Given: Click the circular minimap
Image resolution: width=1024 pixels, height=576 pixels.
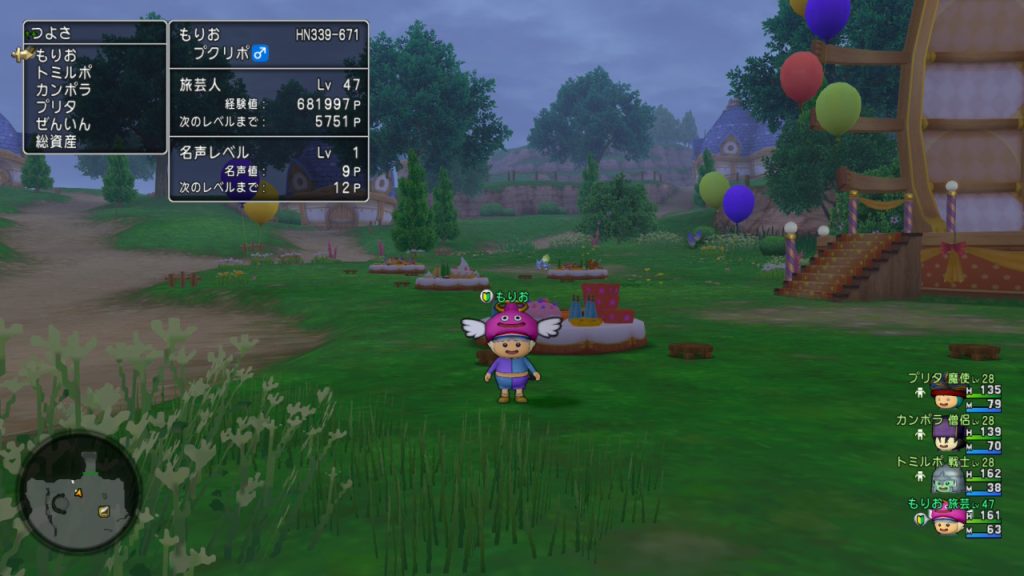Looking at the screenshot, I should click(79, 492).
